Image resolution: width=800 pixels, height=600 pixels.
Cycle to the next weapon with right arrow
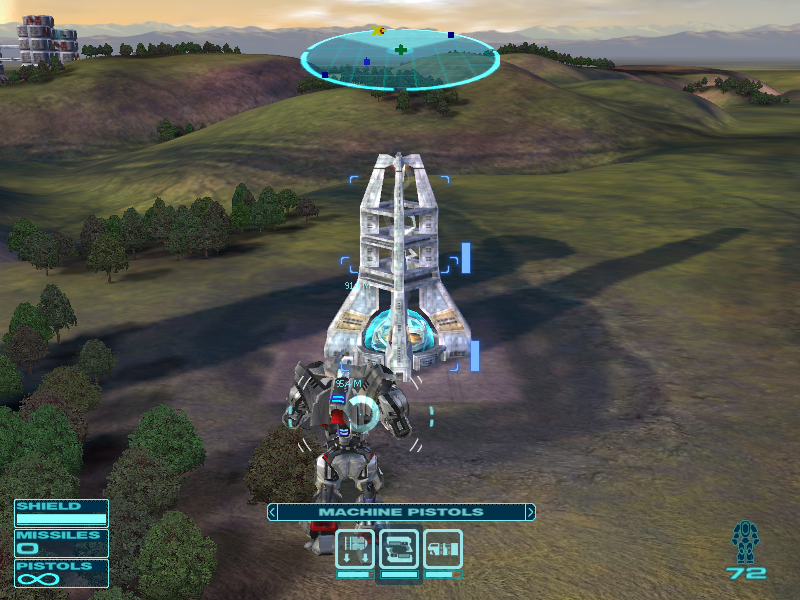point(530,512)
